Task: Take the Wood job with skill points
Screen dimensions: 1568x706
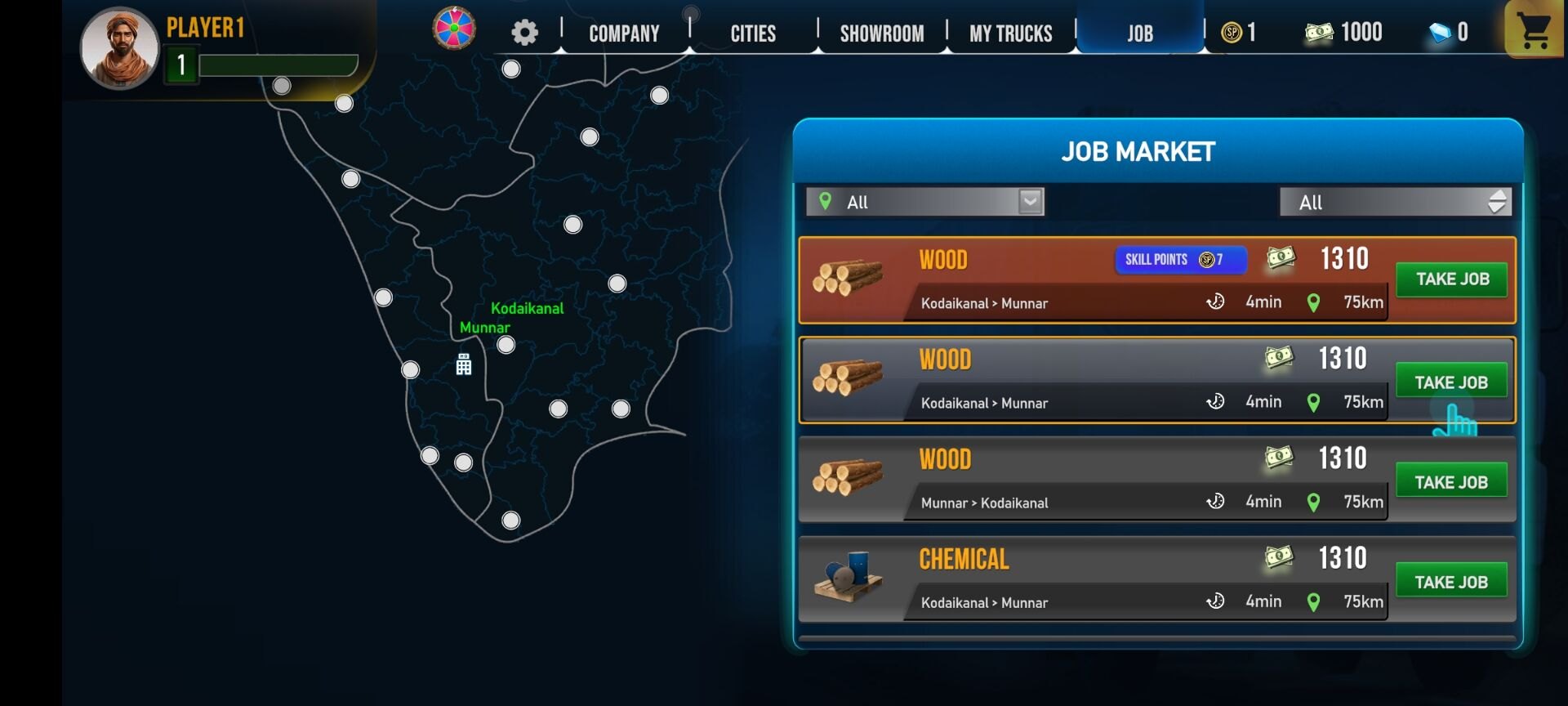Action: [x=1451, y=279]
